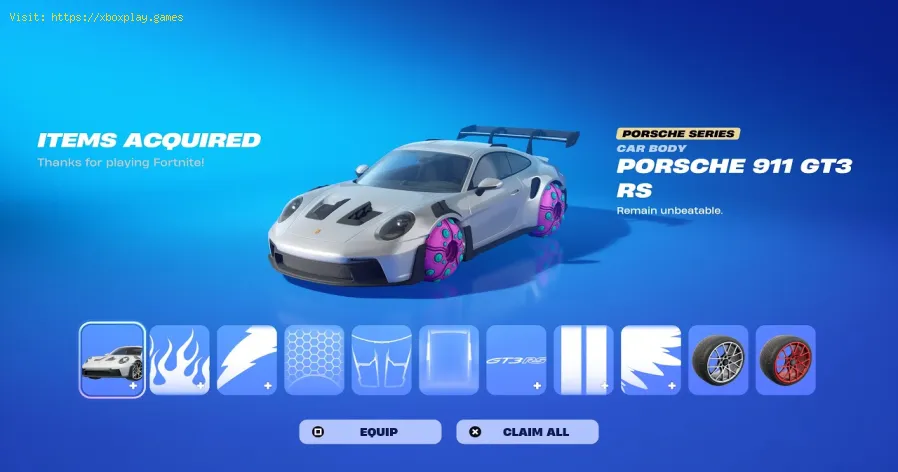Select the red-rimmed wheel item
The width and height of the screenshot is (898, 472).
(x=785, y=359)
